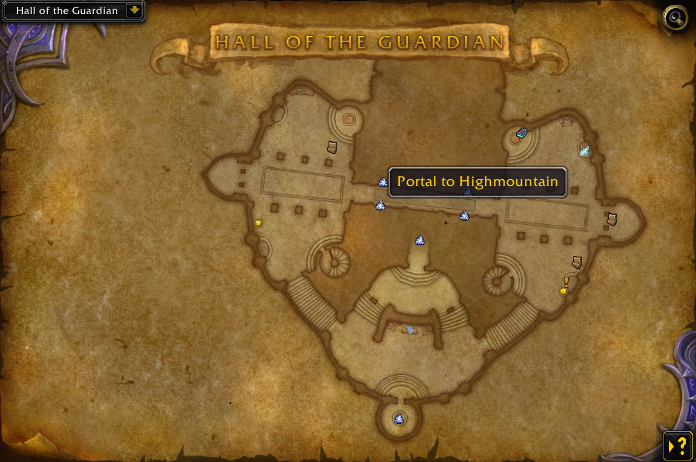Click the scroll marker in the left wing
The width and height of the screenshot is (696, 462).
tap(332, 147)
